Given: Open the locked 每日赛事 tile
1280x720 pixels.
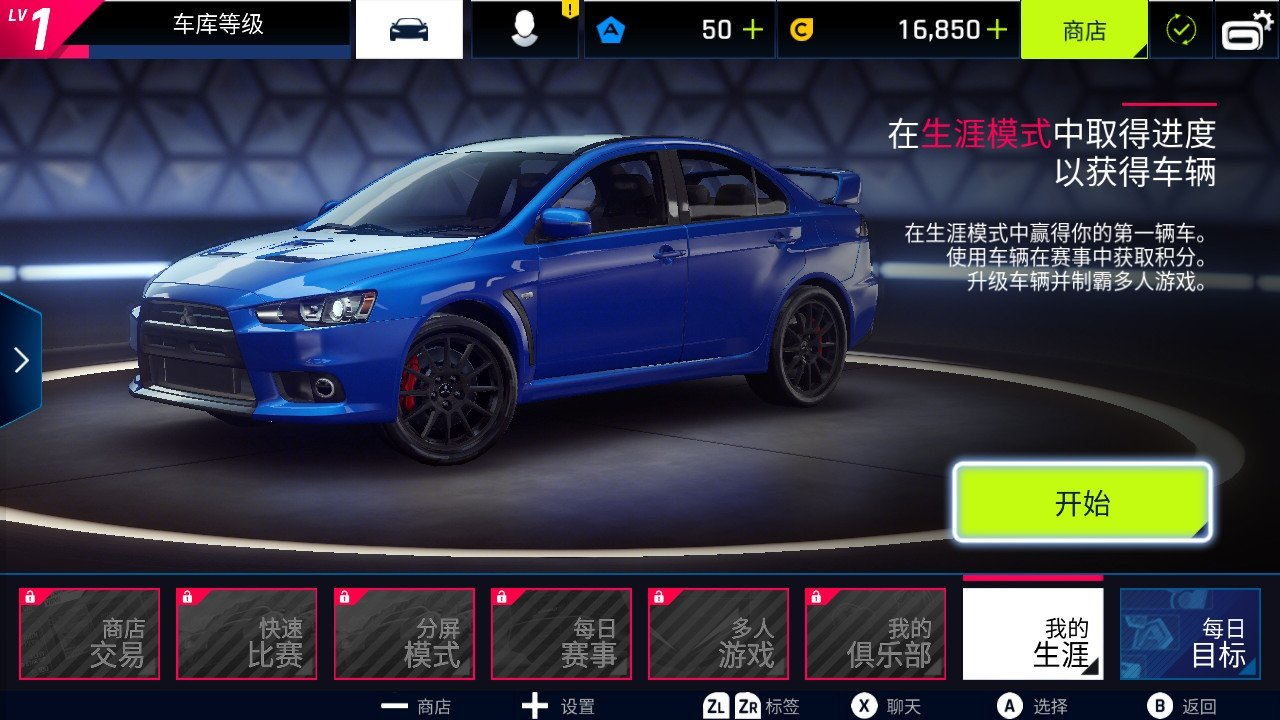Looking at the screenshot, I should pyautogui.click(x=561, y=634).
